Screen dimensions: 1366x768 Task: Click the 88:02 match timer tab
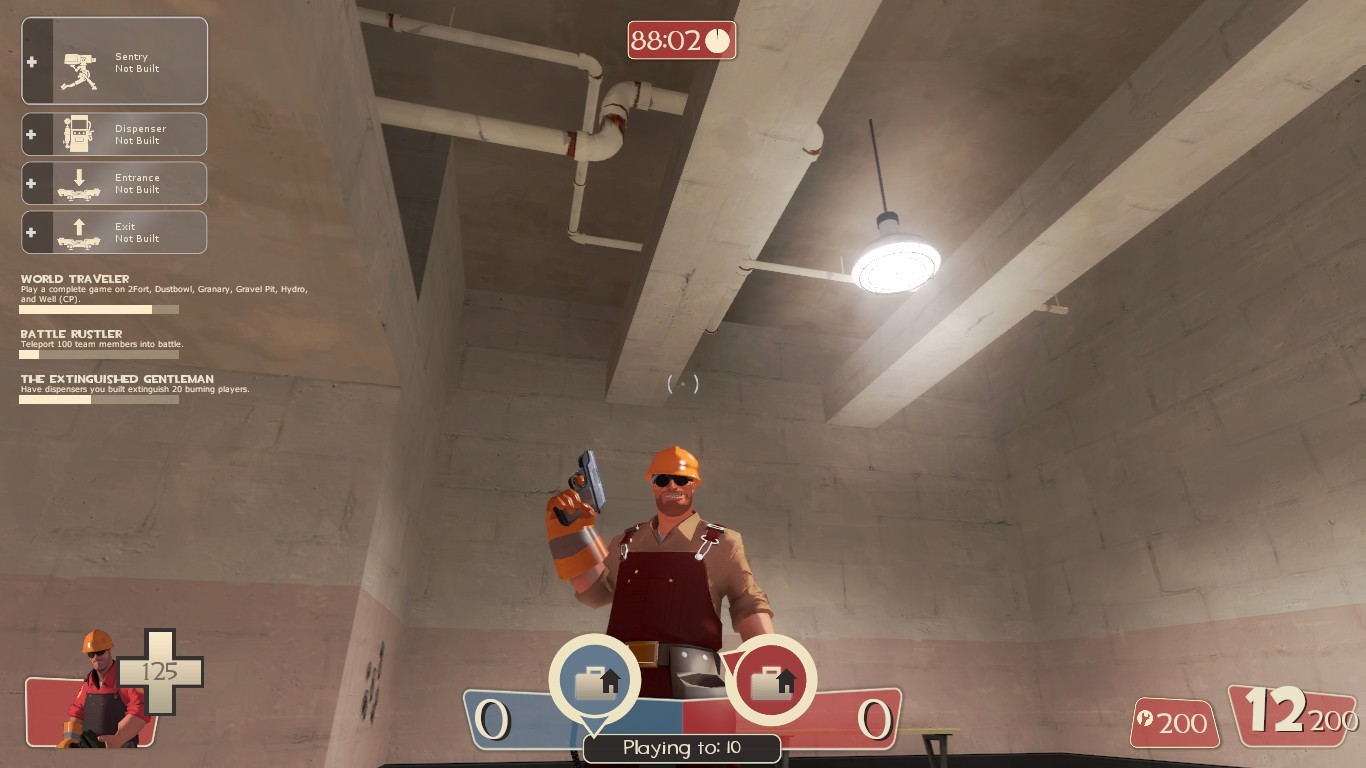click(683, 41)
